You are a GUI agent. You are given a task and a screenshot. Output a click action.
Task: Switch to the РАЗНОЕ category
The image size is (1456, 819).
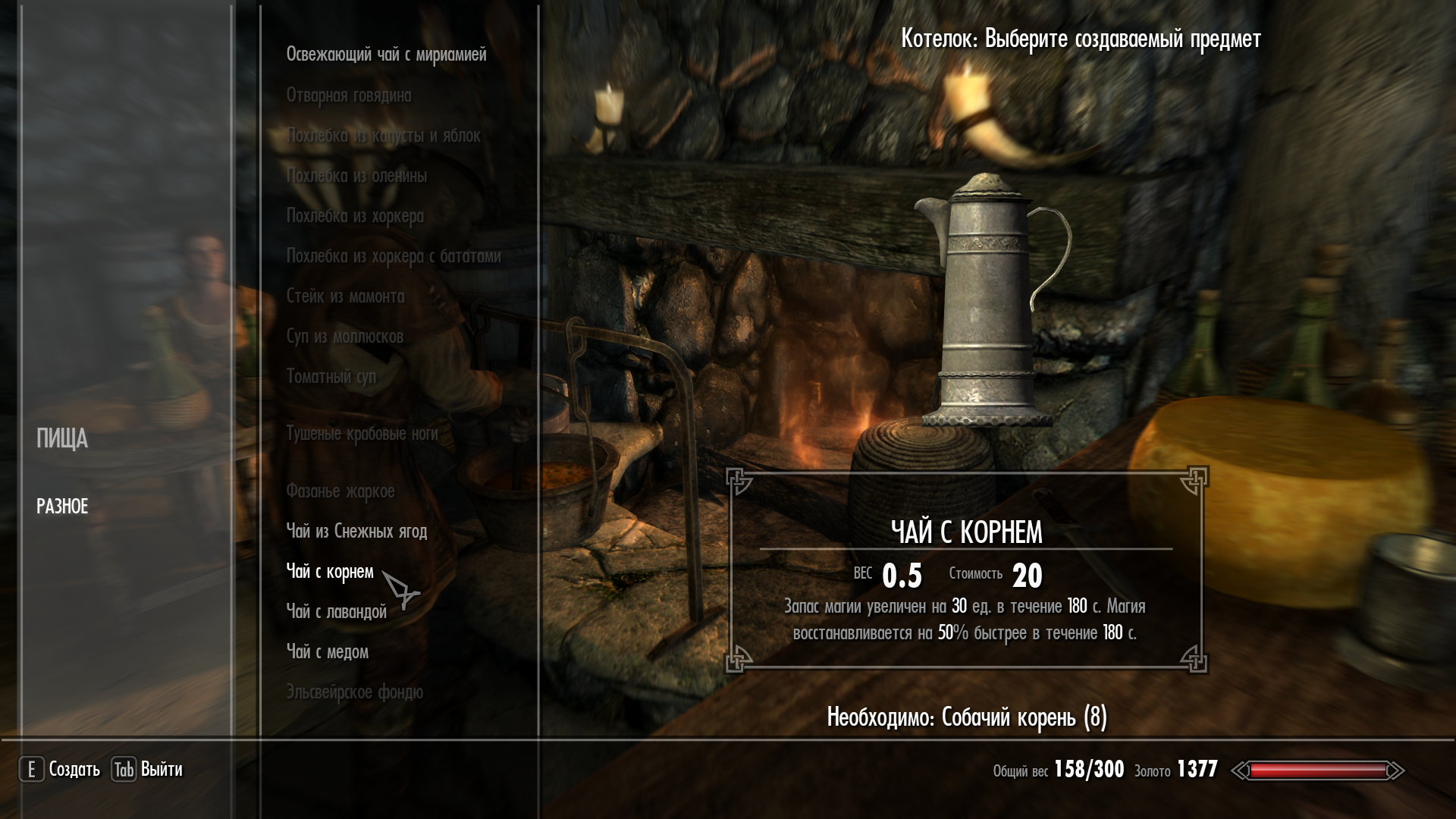62,507
